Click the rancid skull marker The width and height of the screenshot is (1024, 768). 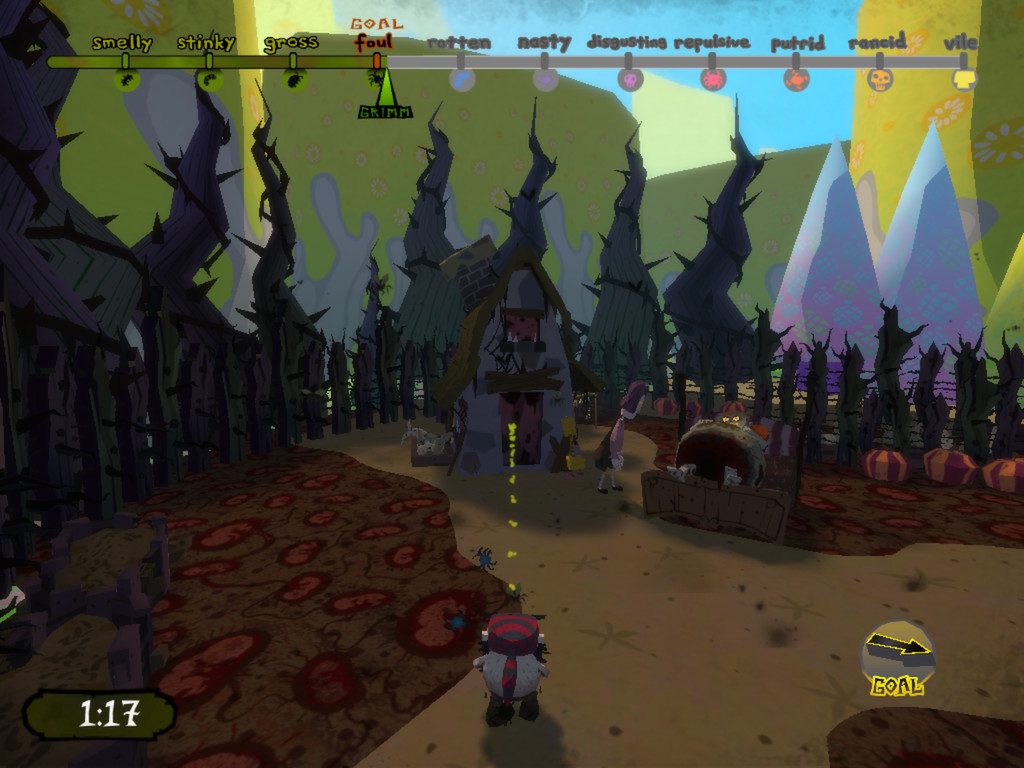point(880,78)
